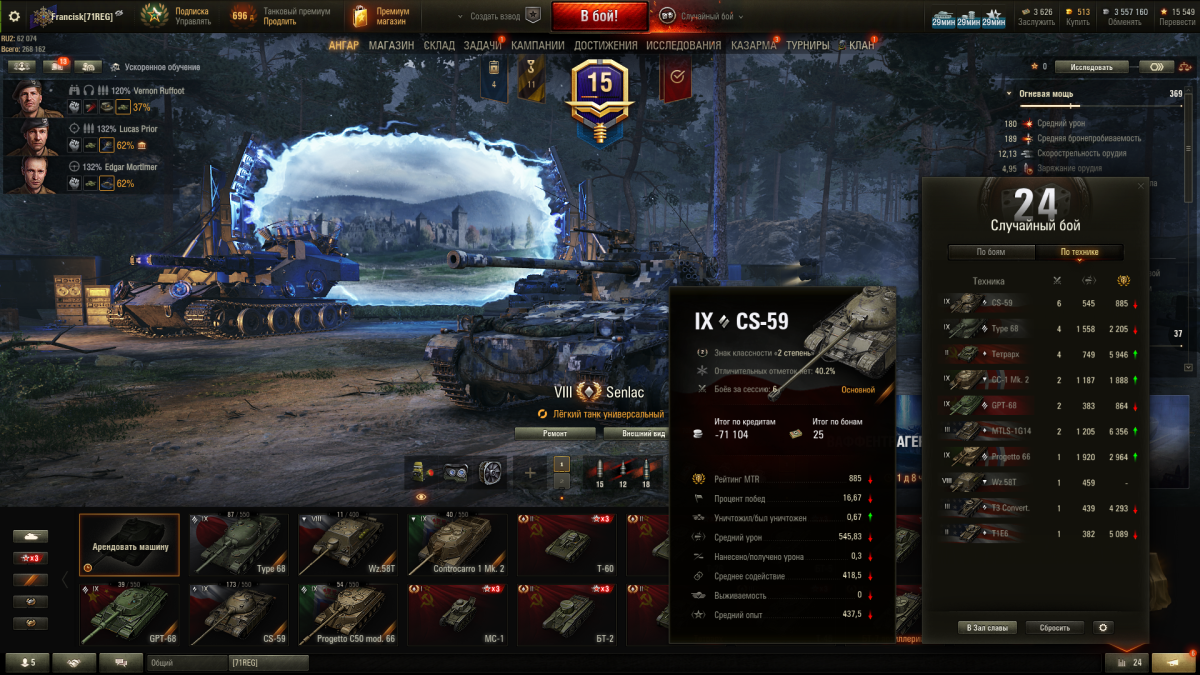Screen dimensions: 1200x675
Task: Type in the Общий chat field
Action: click(x=185, y=662)
